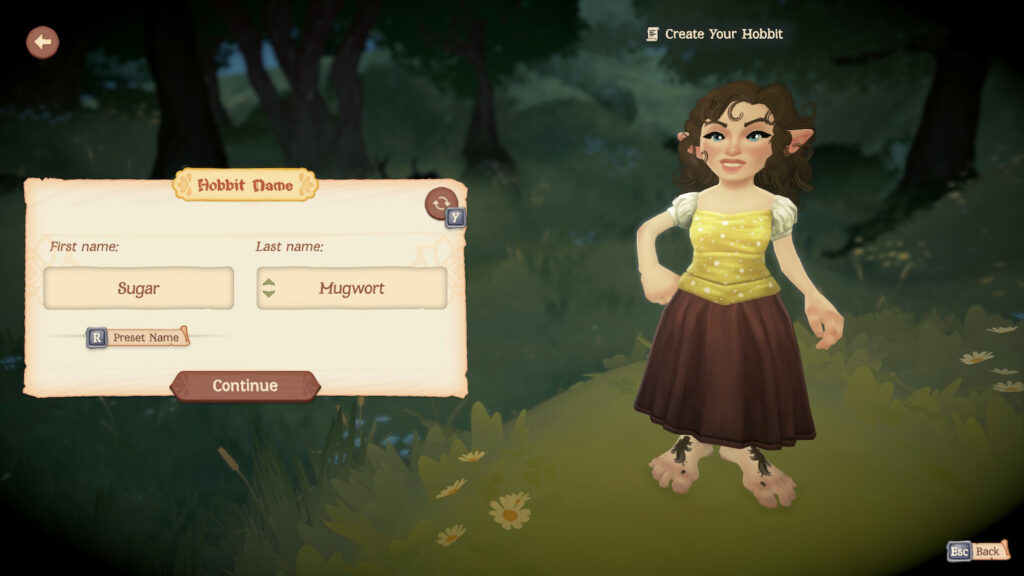The image size is (1024, 576).
Task: Randomize the hobbit name with the refresh icon
Action: (440, 203)
